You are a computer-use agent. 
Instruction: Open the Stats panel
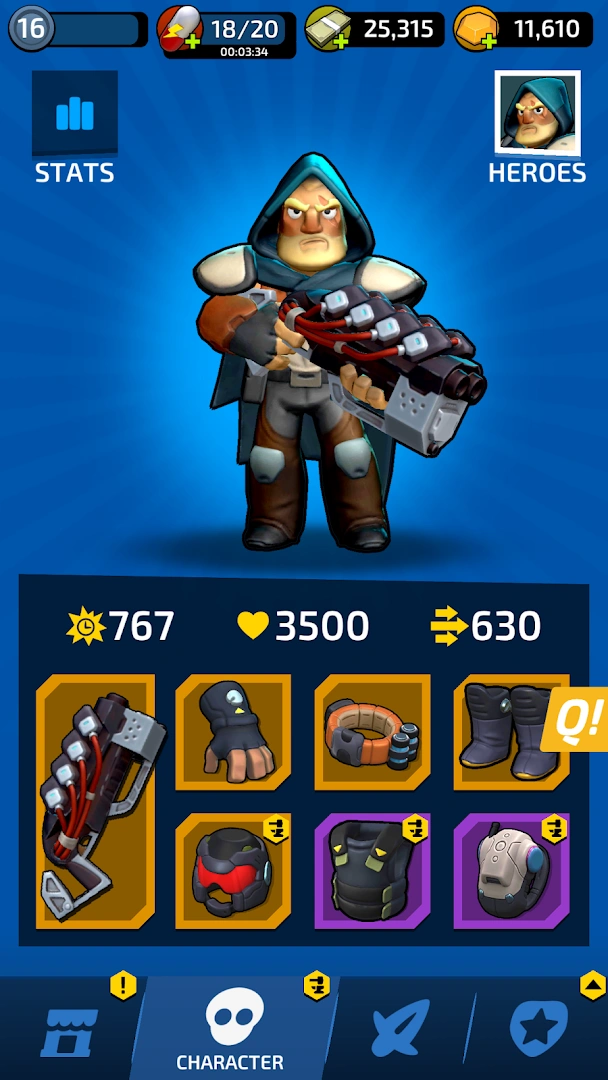click(74, 128)
